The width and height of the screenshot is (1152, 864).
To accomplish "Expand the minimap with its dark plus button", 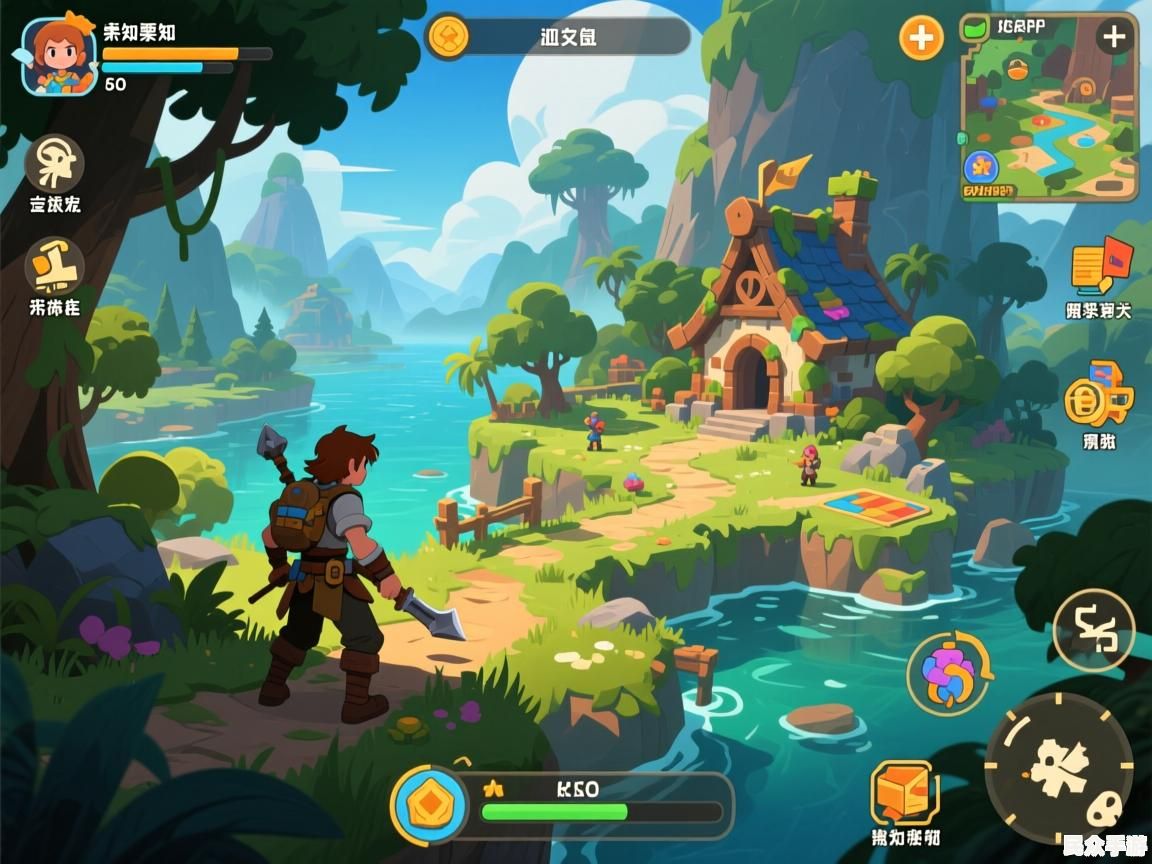I will pos(1113,38).
